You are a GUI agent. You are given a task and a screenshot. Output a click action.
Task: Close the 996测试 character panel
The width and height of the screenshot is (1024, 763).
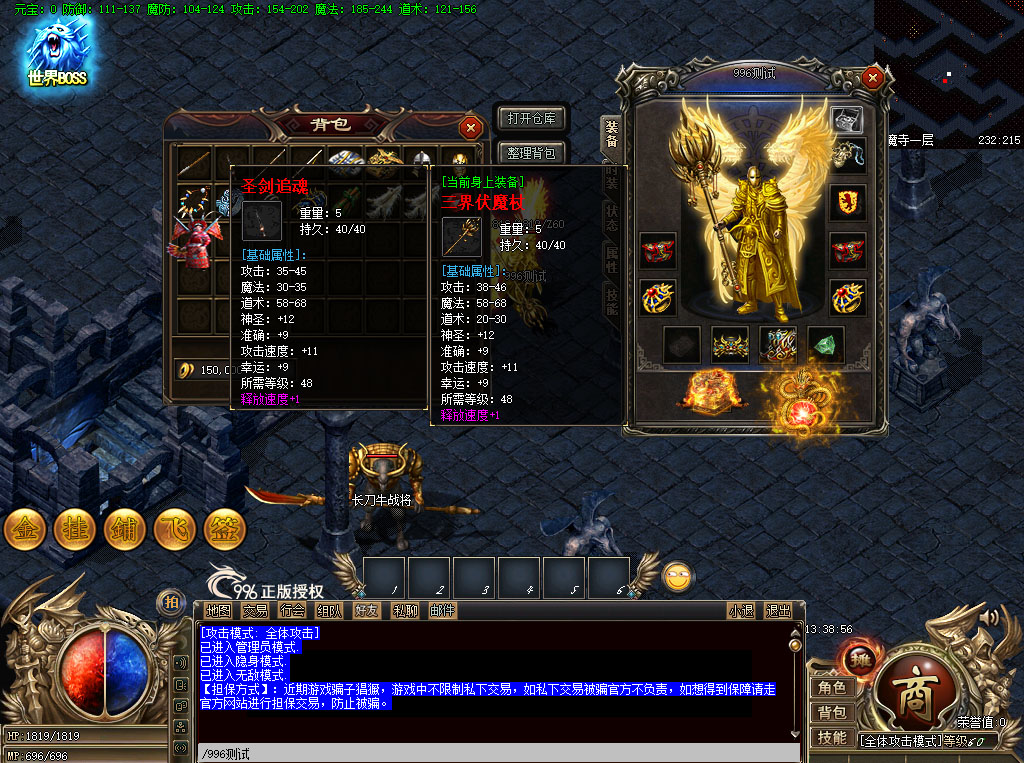[873, 77]
